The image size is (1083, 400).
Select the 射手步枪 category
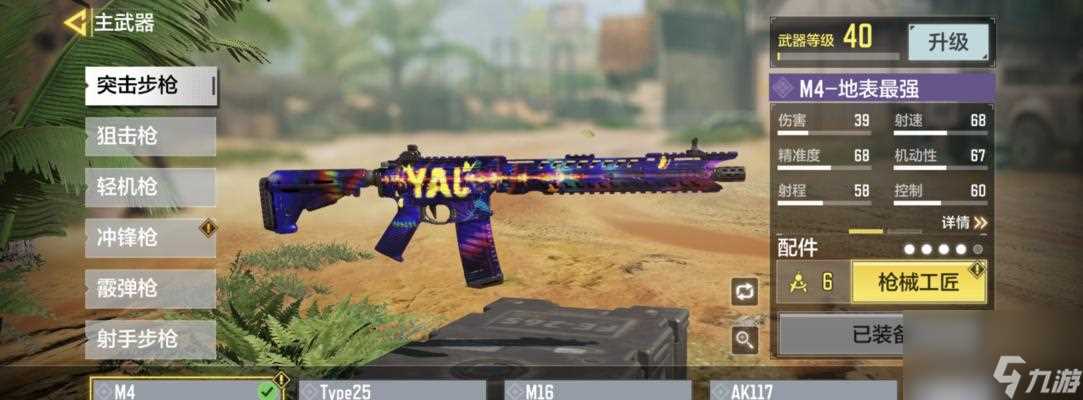pyautogui.click(x=150, y=339)
